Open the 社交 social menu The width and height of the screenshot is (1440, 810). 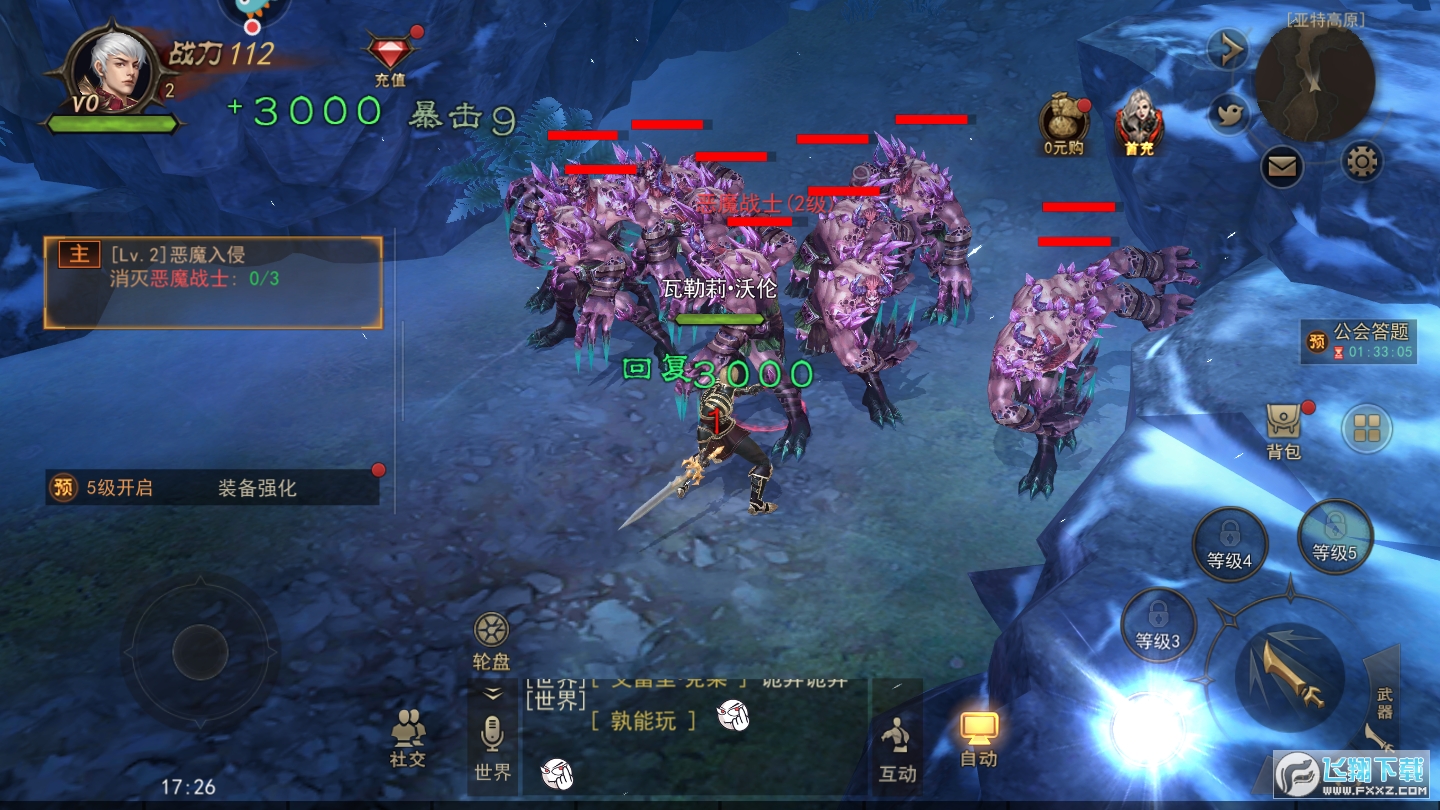point(408,738)
